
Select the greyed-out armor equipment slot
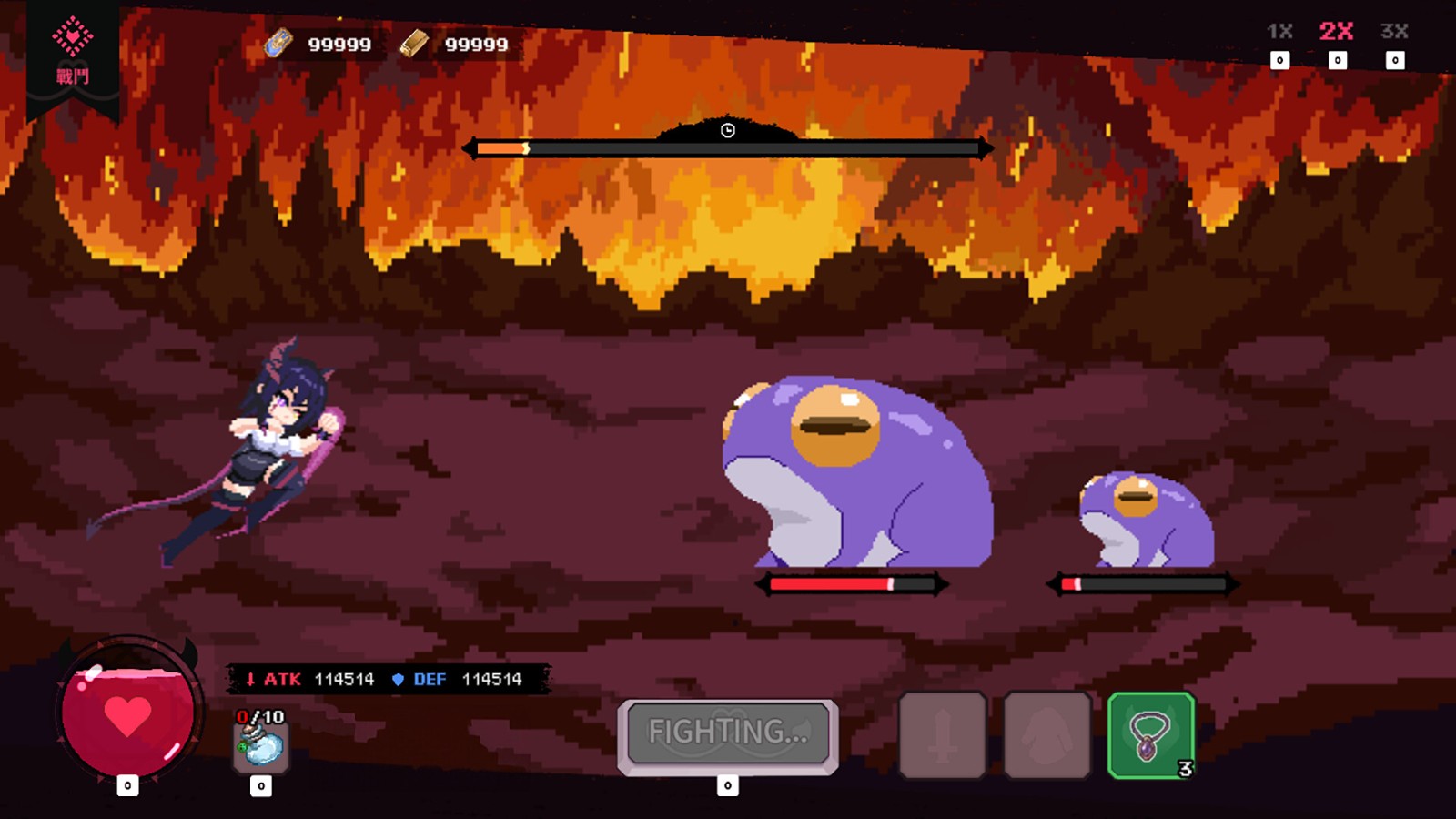[1047, 735]
